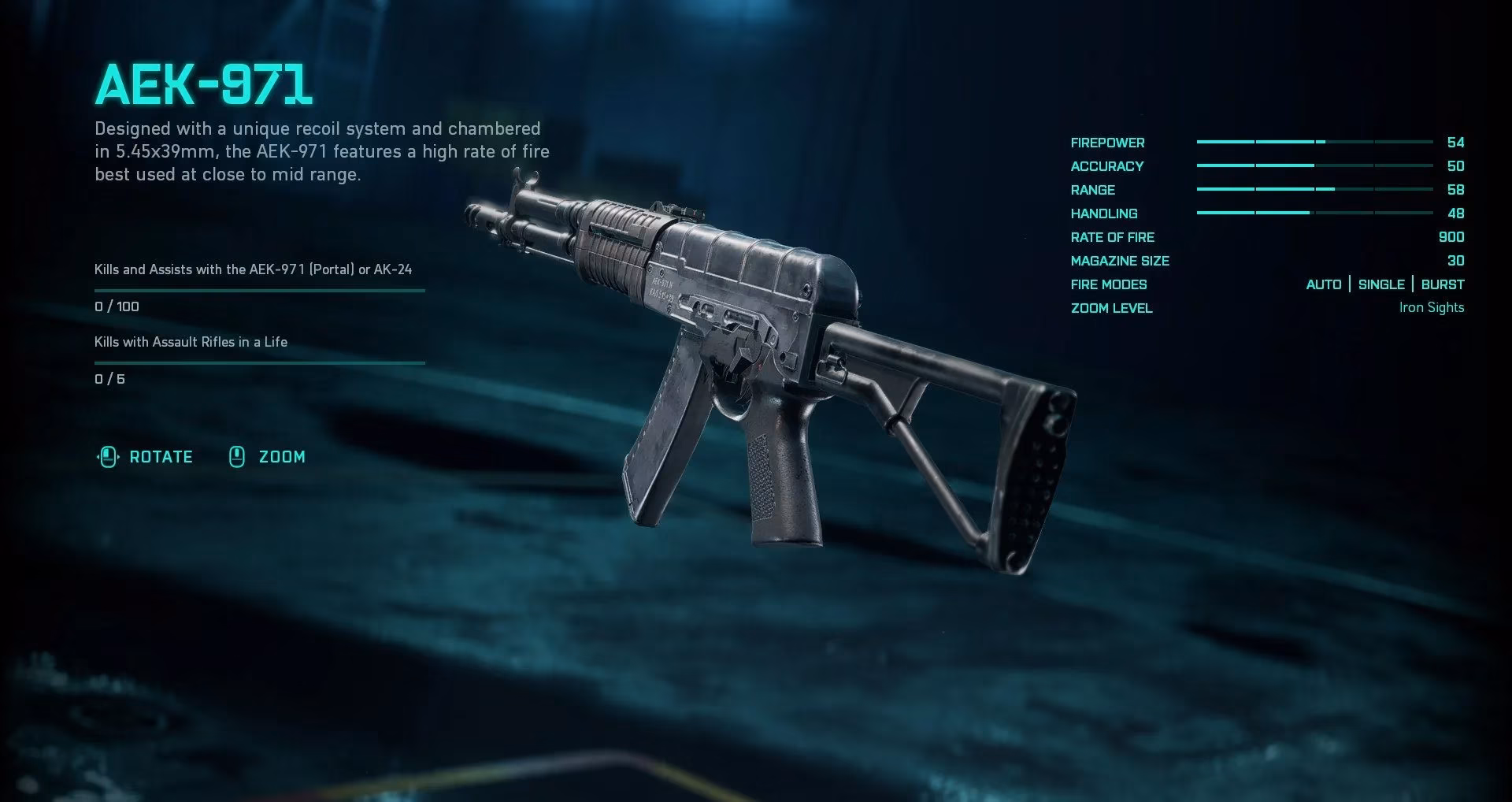The image size is (1512, 802).
Task: Click the Assault Rifles kills progress bar
Action: (x=260, y=362)
